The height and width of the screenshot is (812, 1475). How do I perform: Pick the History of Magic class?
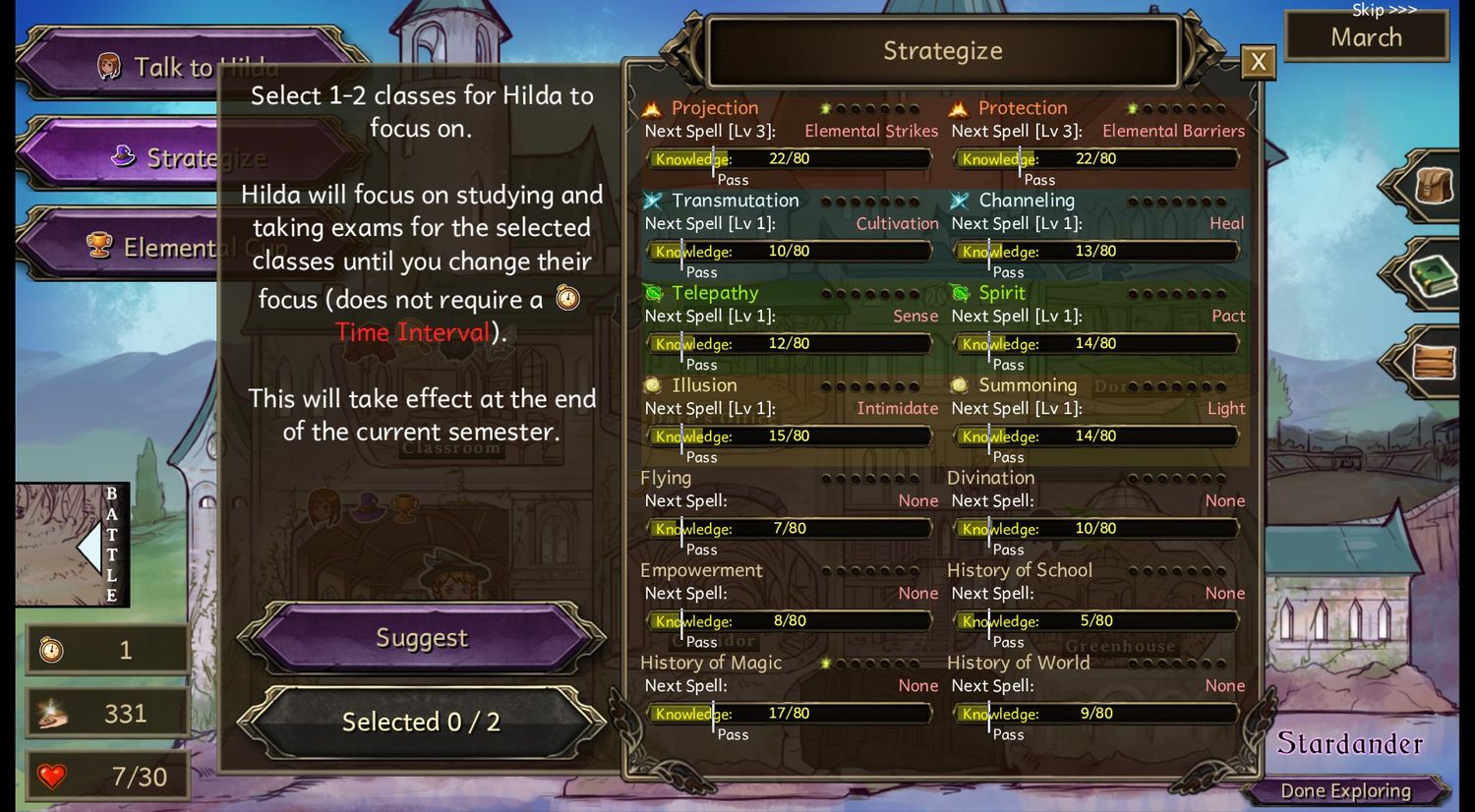711,663
